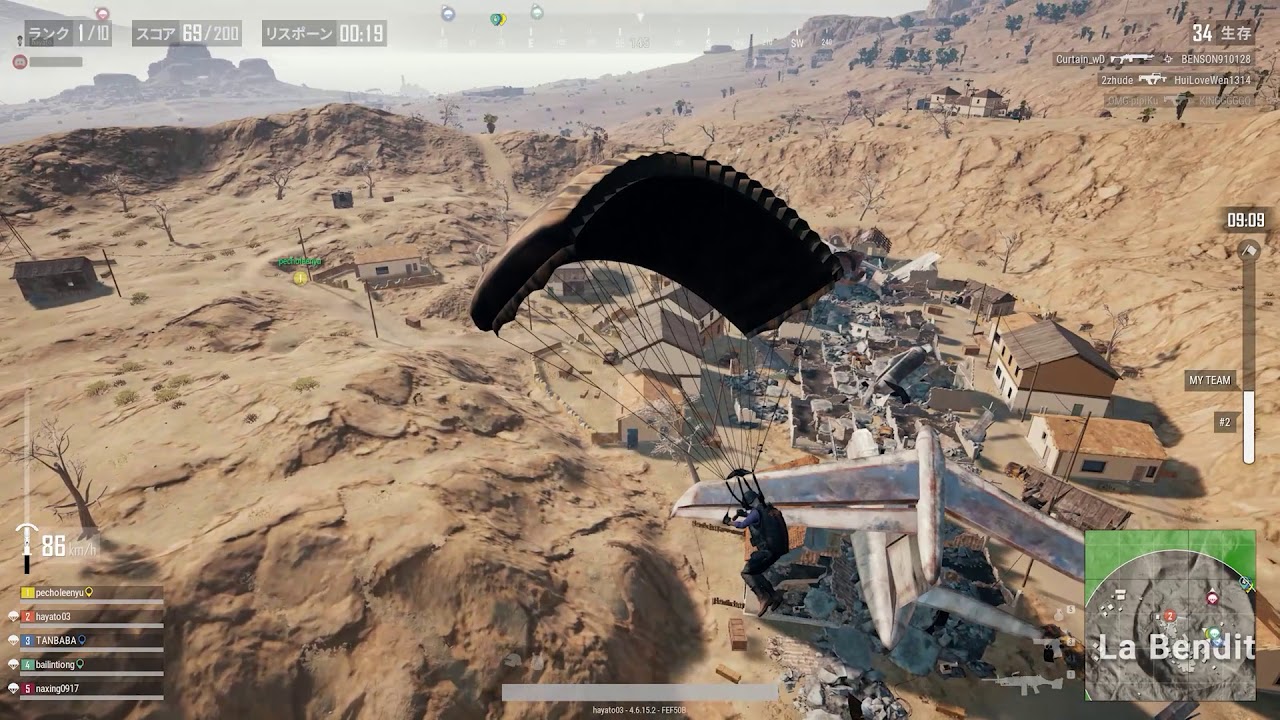This screenshot has height=720, width=1280.
Task: Click the yellow location pin next to pecholeenyu
Action: pyautogui.click(x=88, y=592)
